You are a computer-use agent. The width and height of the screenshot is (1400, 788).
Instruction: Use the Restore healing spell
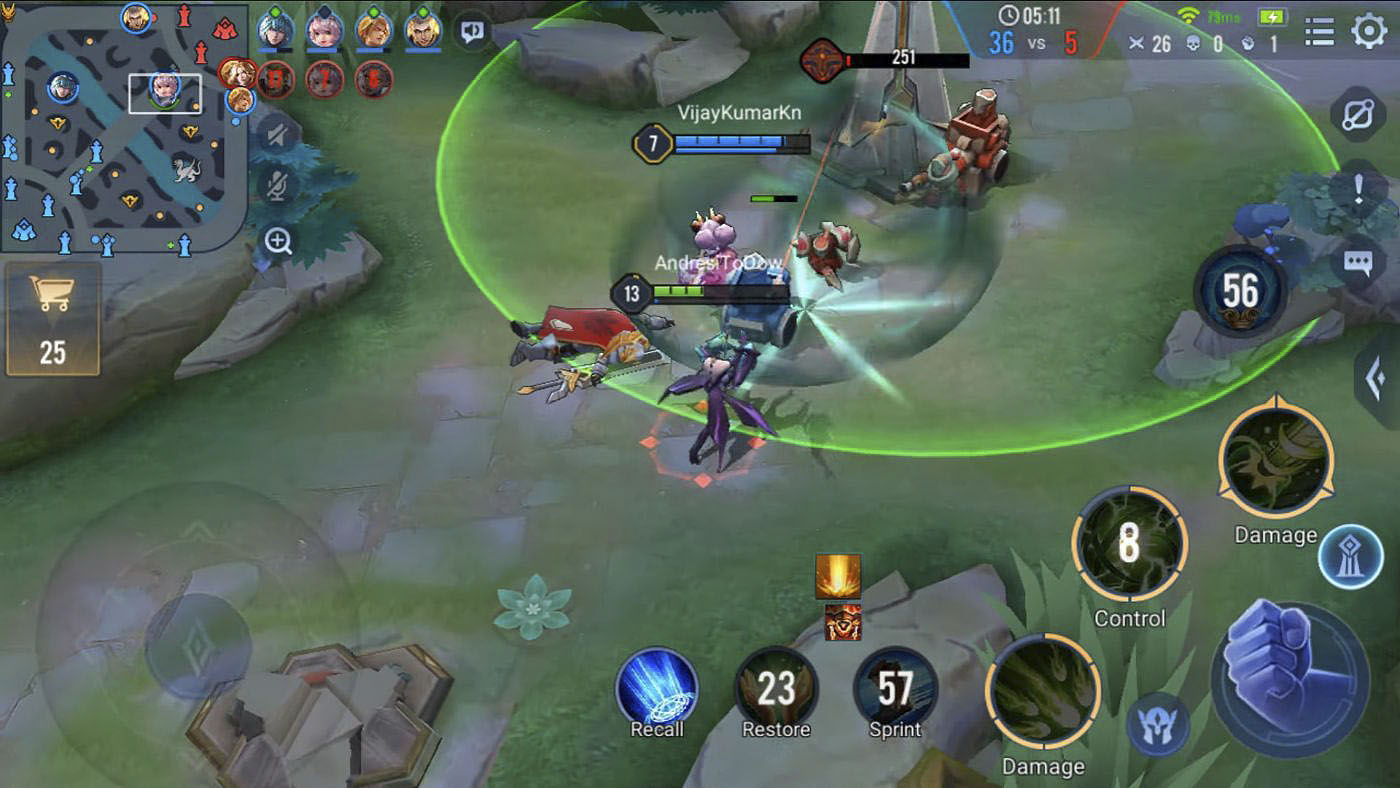(x=777, y=688)
